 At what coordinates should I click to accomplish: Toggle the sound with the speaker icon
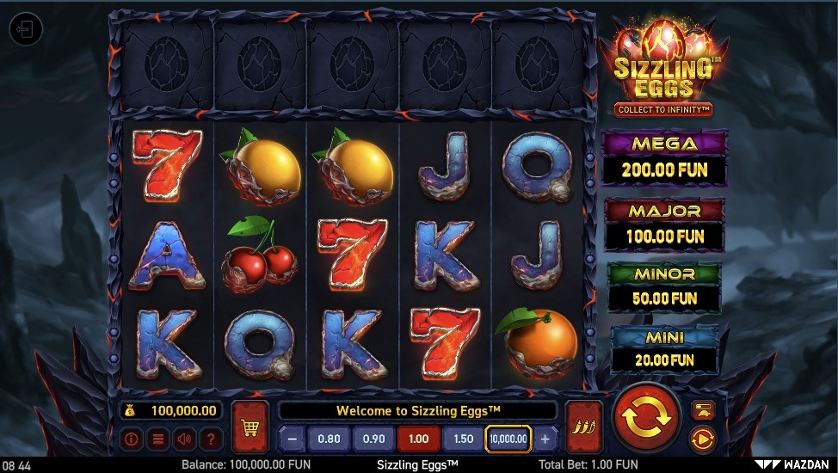pyautogui.click(x=183, y=438)
